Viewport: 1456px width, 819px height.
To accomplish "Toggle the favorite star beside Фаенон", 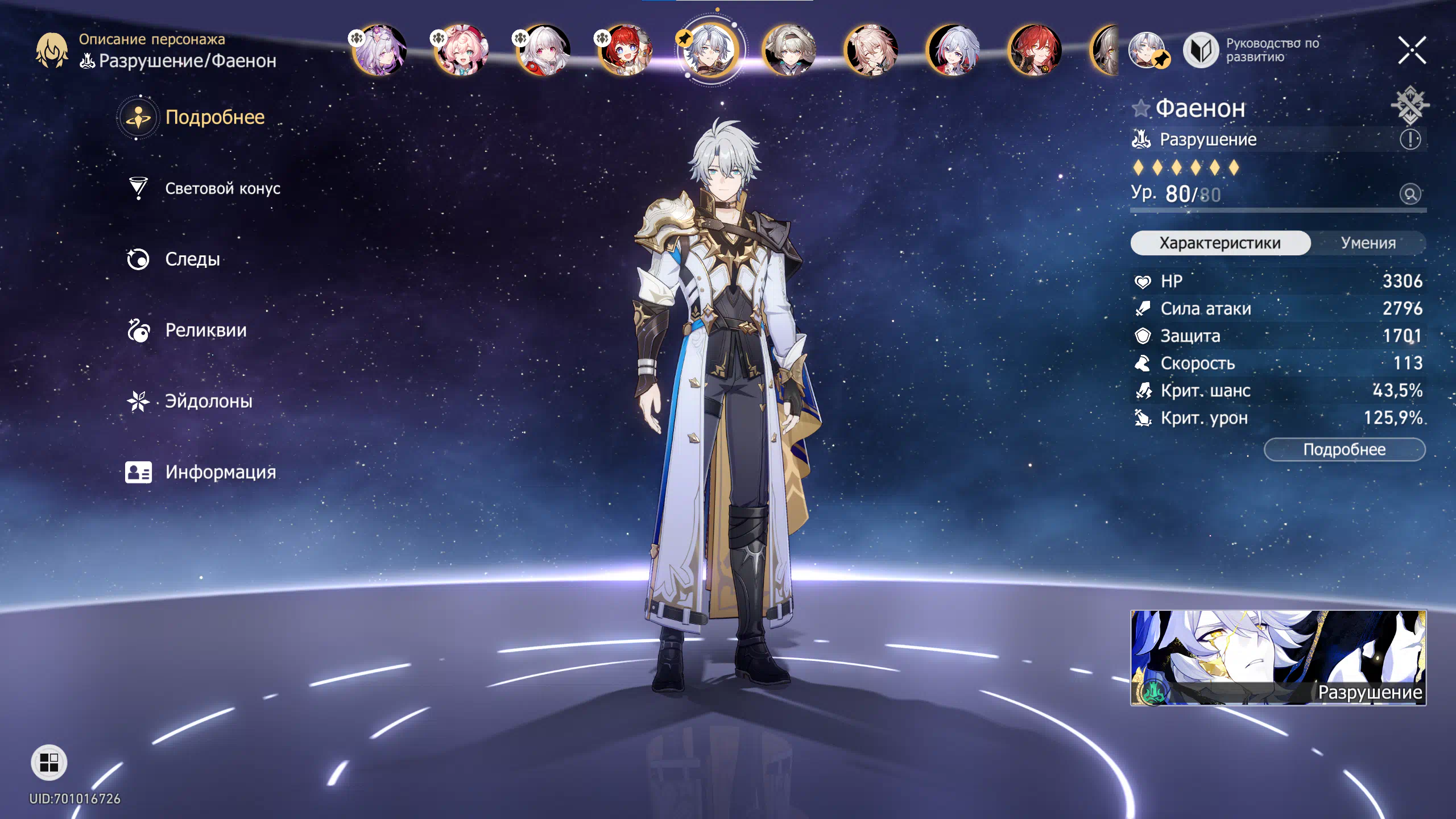I will pyautogui.click(x=1141, y=108).
